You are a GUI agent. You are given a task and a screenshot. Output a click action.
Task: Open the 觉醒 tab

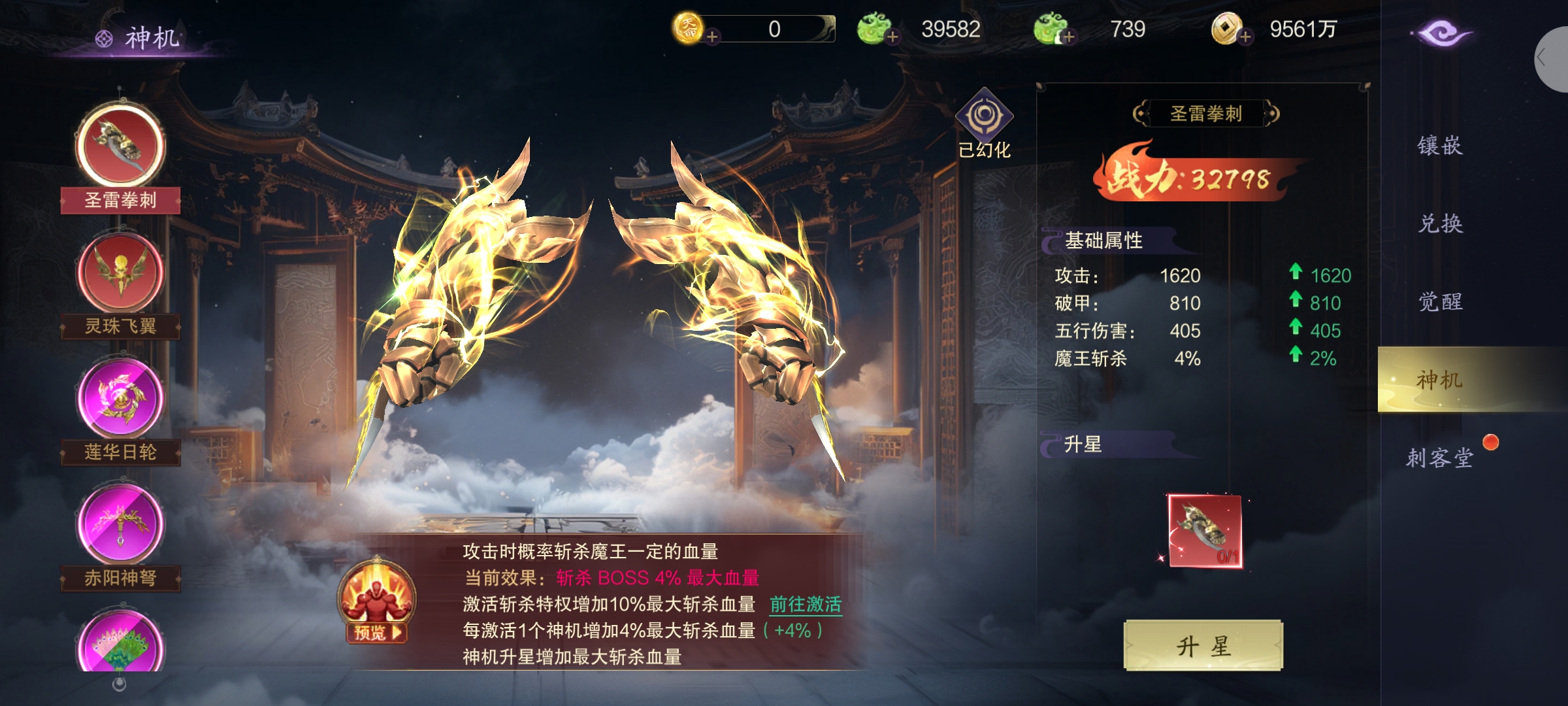pos(1440,302)
